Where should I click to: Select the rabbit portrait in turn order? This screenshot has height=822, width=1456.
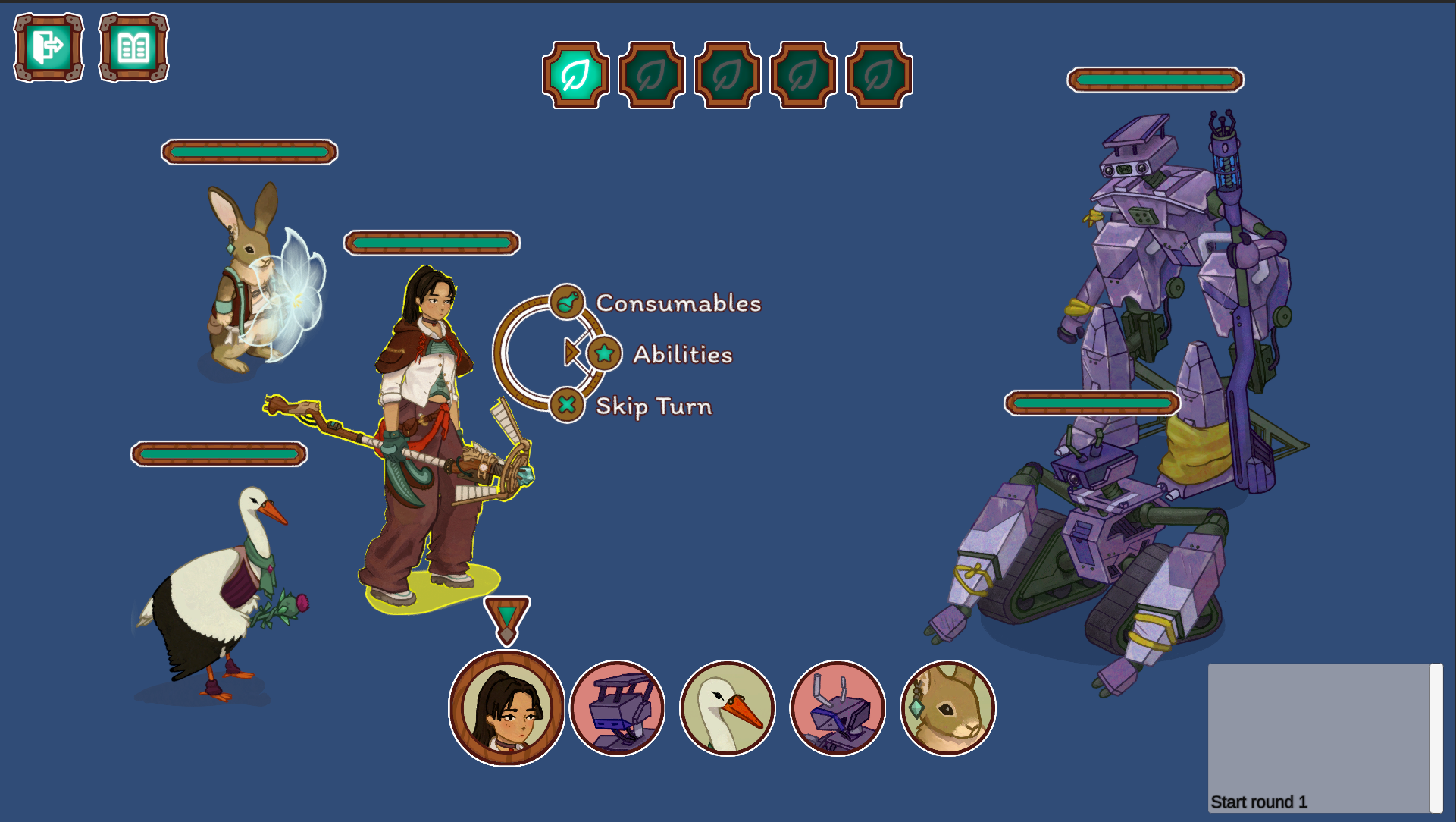point(947,708)
